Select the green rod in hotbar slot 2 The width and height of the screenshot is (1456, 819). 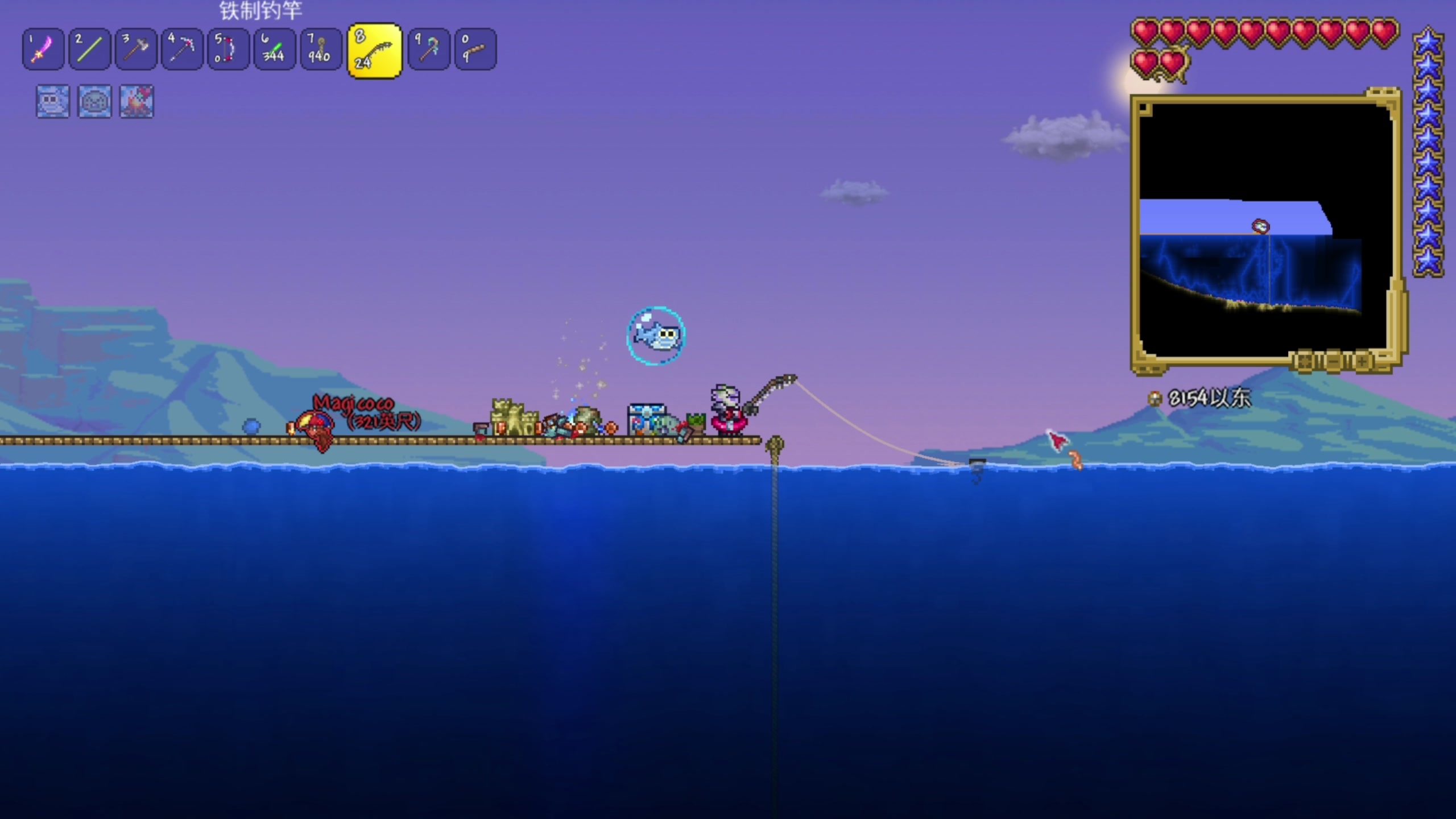89,49
